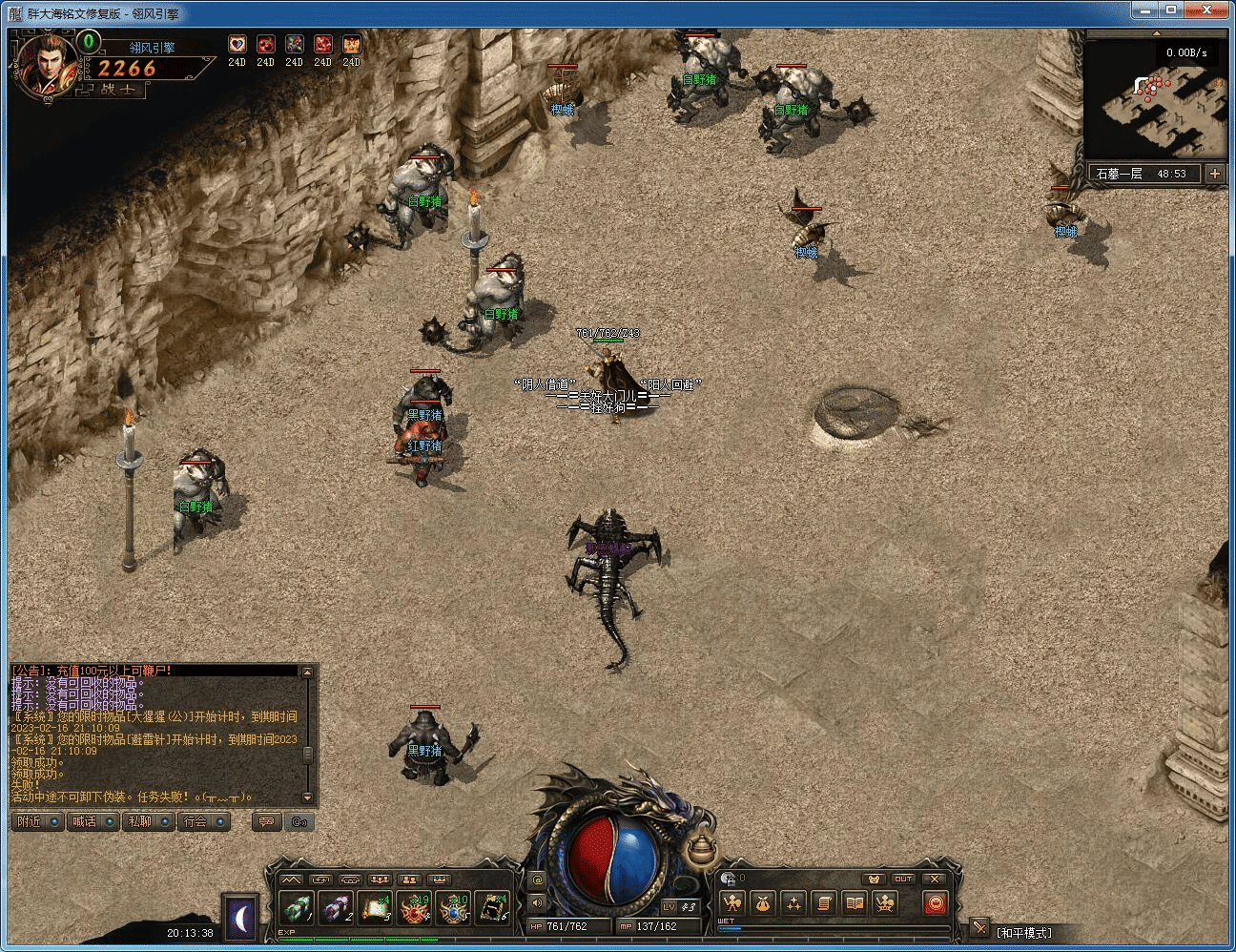Image resolution: width=1236 pixels, height=952 pixels.
Task: Open the skills panel with the sparkle icon
Action: pyautogui.click(x=793, y=903)
